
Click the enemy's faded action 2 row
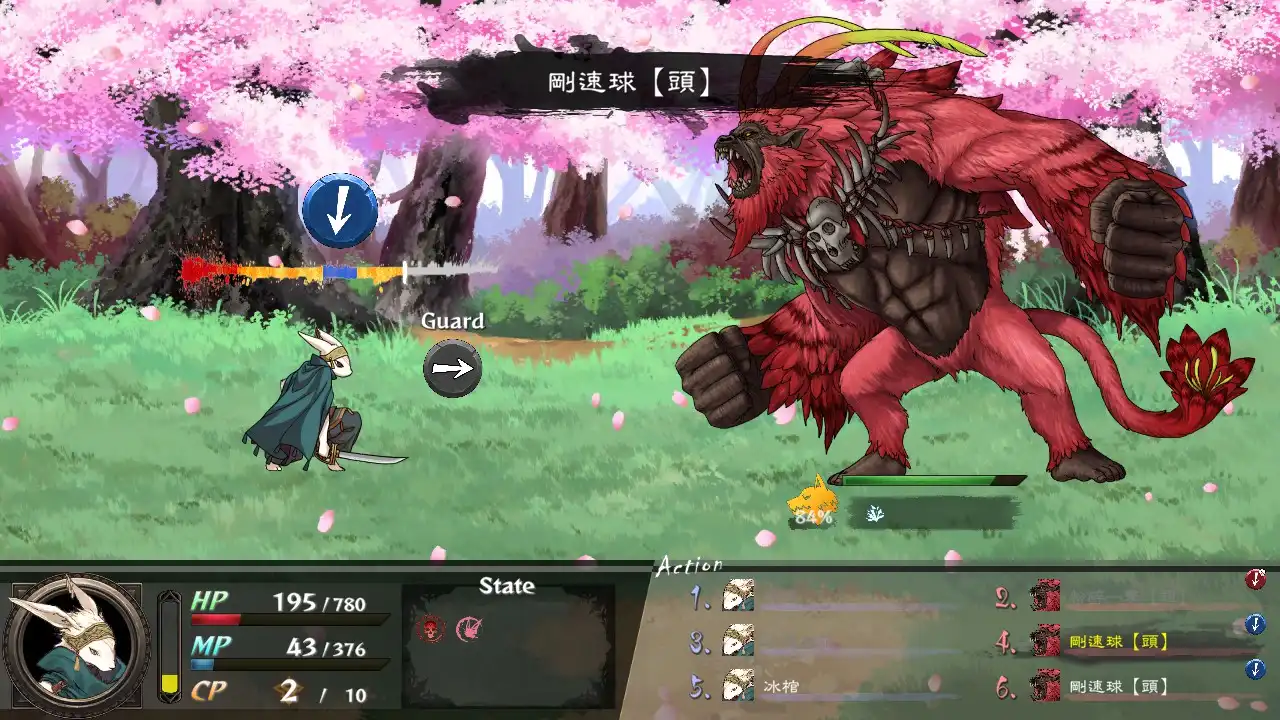(1118, 597)
